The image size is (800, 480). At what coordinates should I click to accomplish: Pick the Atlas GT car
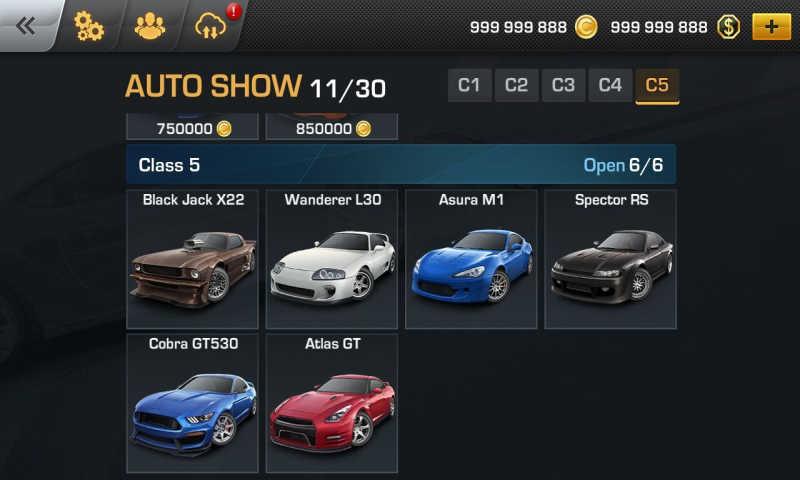pyautogui.click(x=332, y=403)
